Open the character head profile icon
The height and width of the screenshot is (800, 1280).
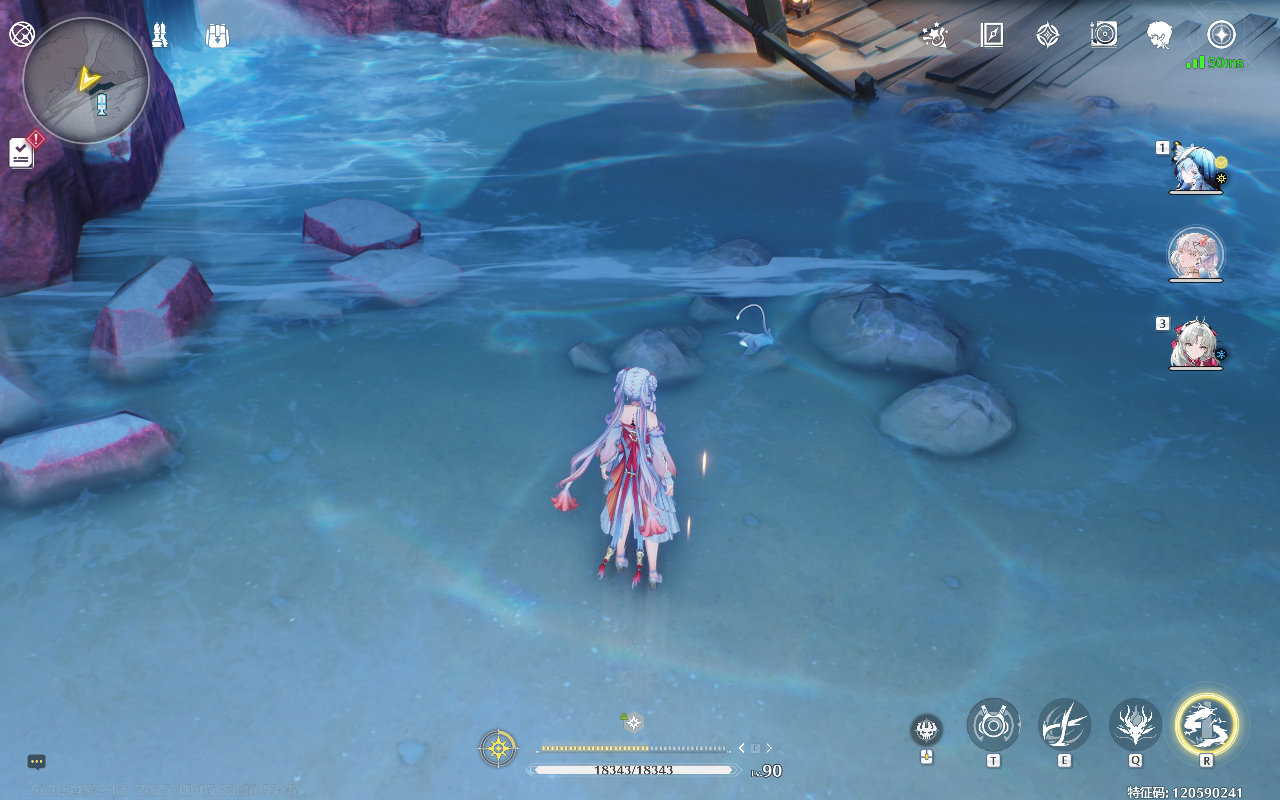pos(1160,36)
